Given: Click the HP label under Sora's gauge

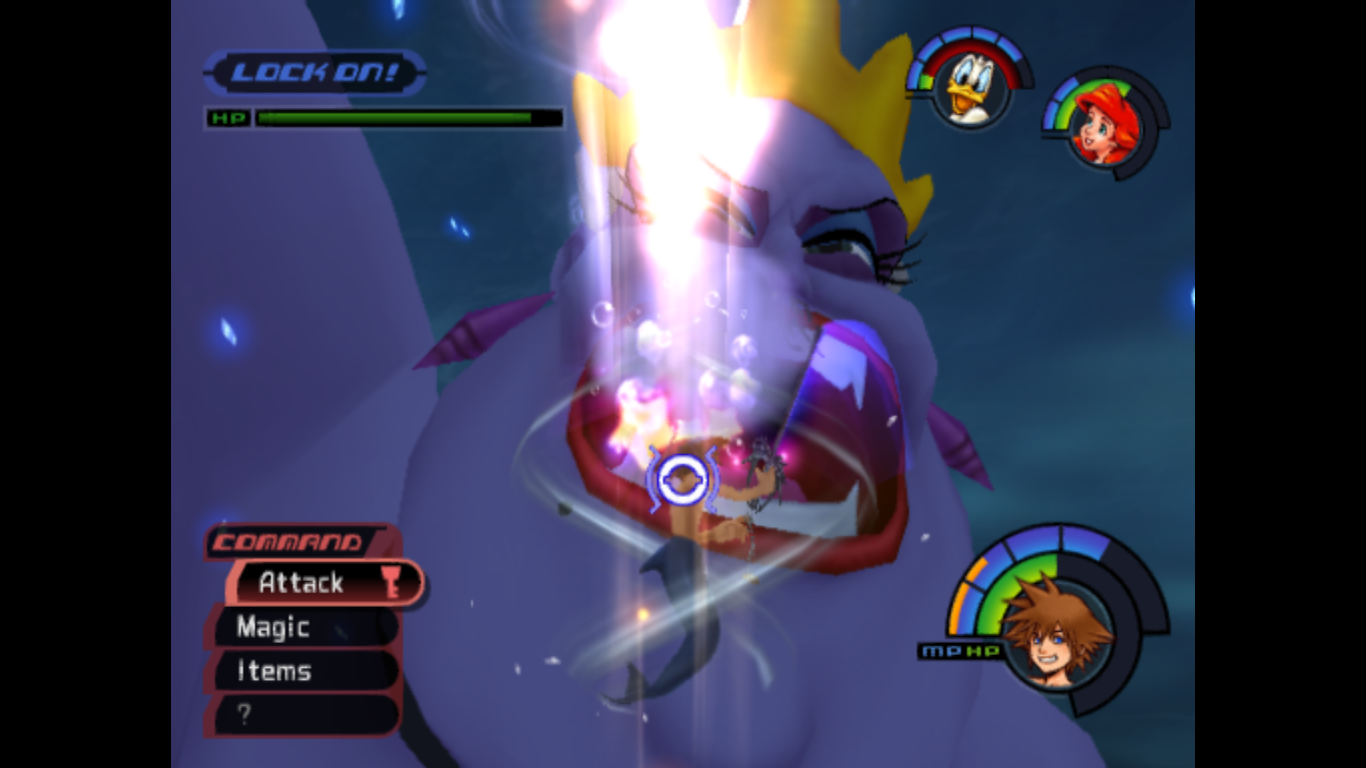Looking at the screenshot, I should tap(982, 651).
